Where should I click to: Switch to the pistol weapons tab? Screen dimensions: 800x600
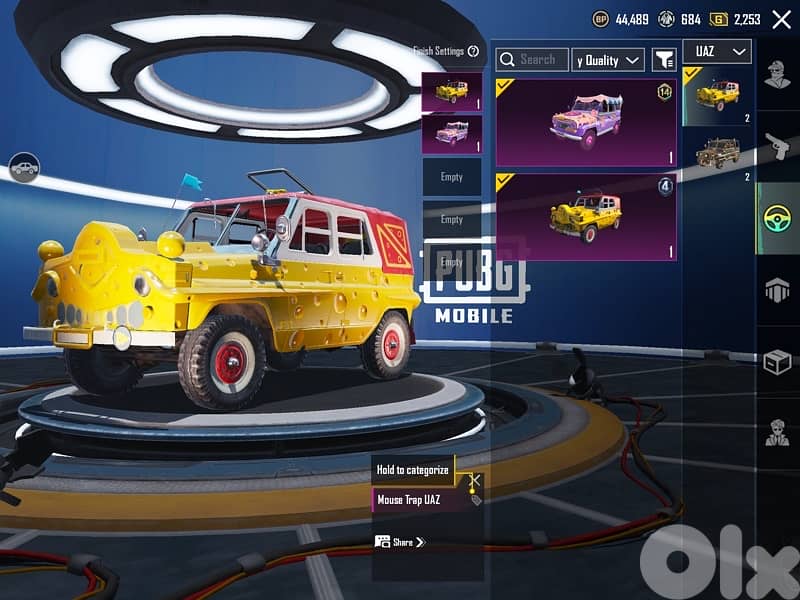point(777,147)
